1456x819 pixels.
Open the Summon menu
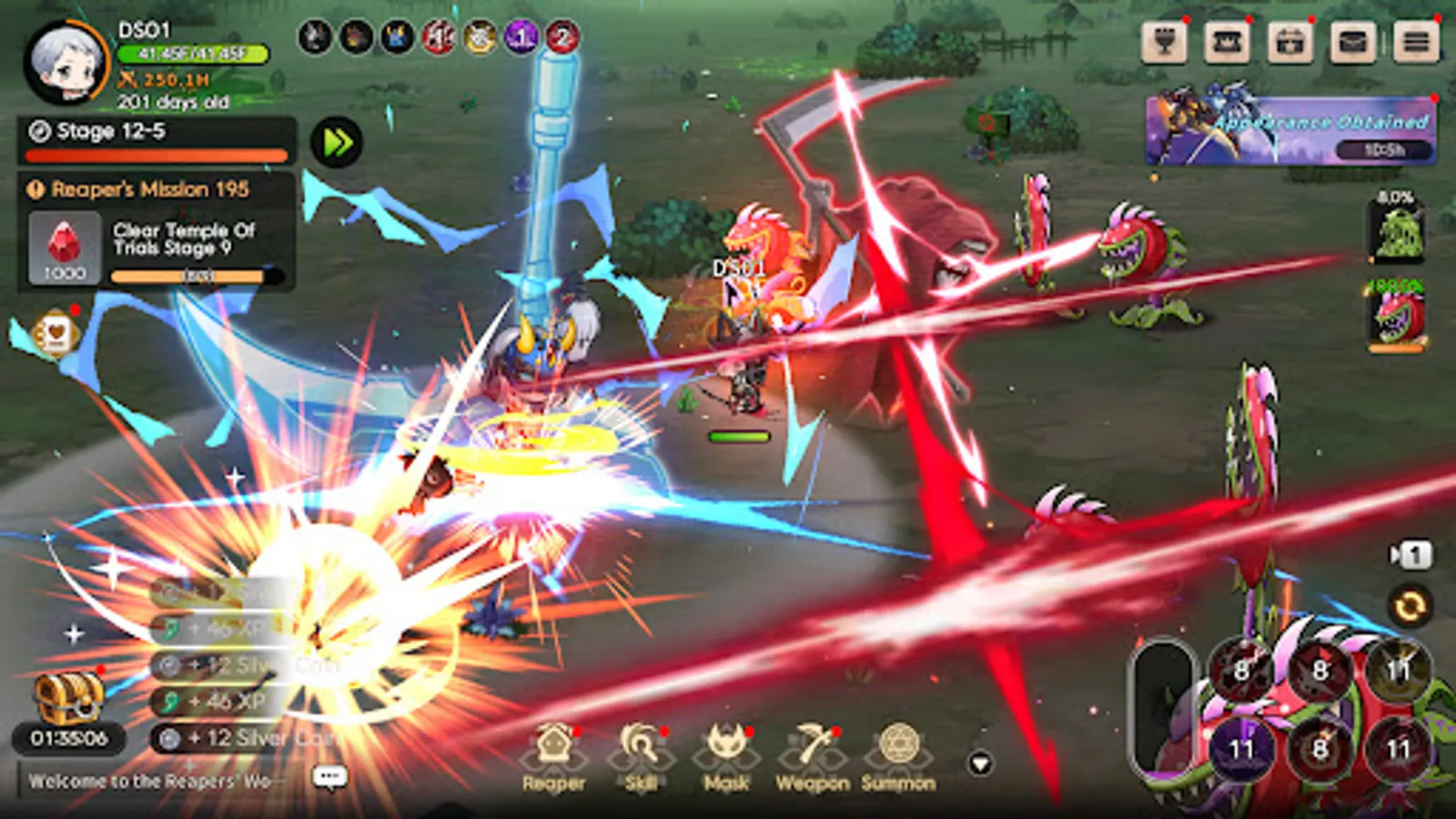[896, 751]
